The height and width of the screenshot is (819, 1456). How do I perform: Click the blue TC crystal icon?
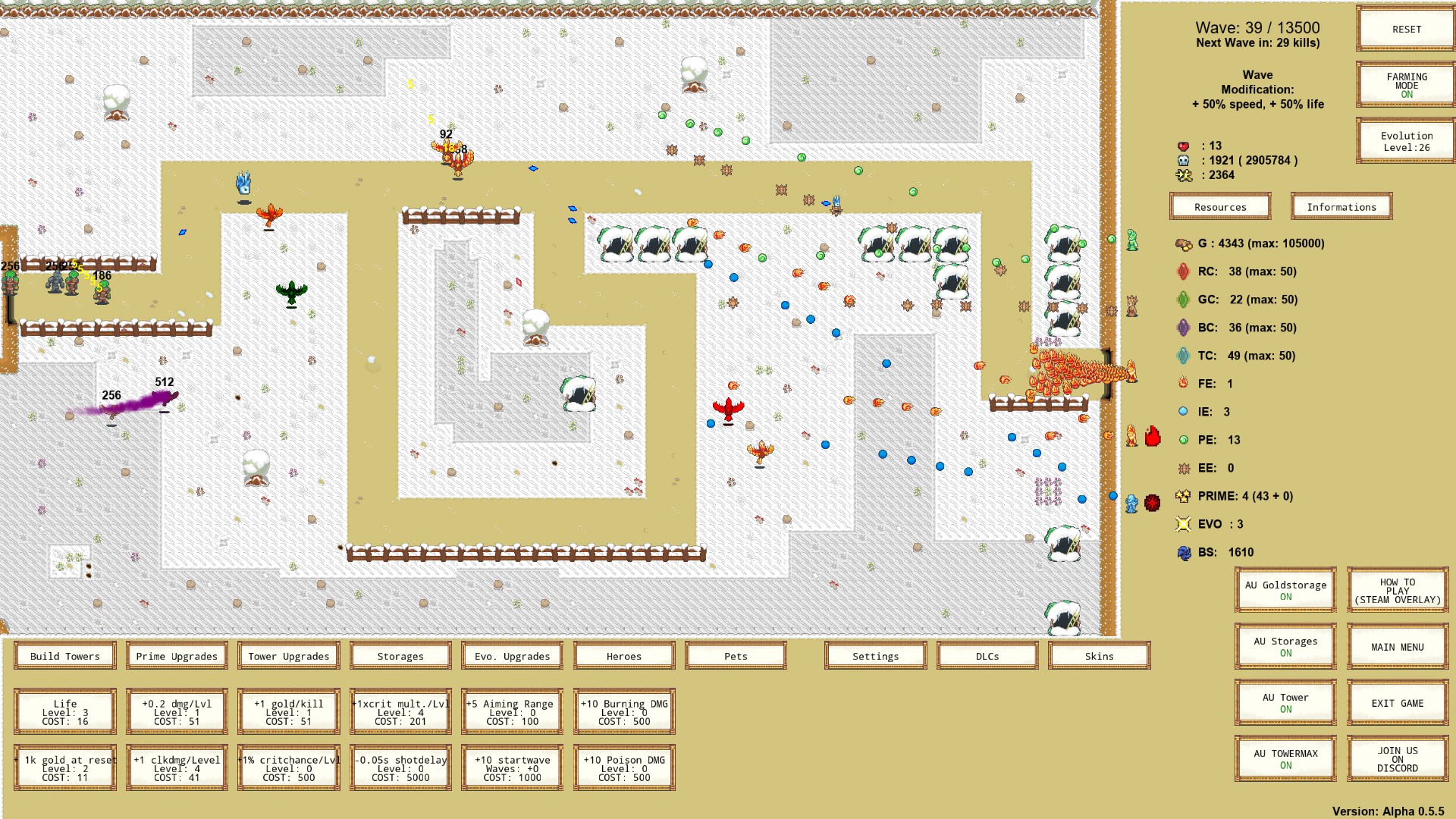pos(1183,356)
